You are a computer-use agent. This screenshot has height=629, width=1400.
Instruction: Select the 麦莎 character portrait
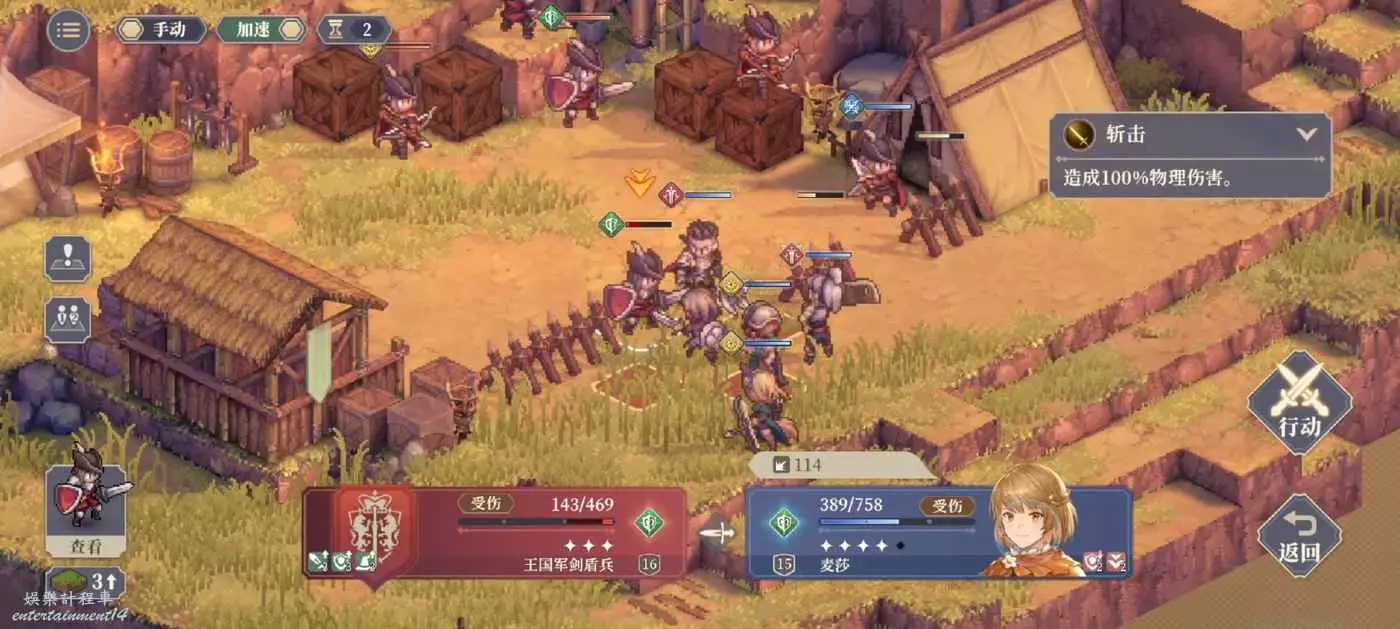point(1033,522)
